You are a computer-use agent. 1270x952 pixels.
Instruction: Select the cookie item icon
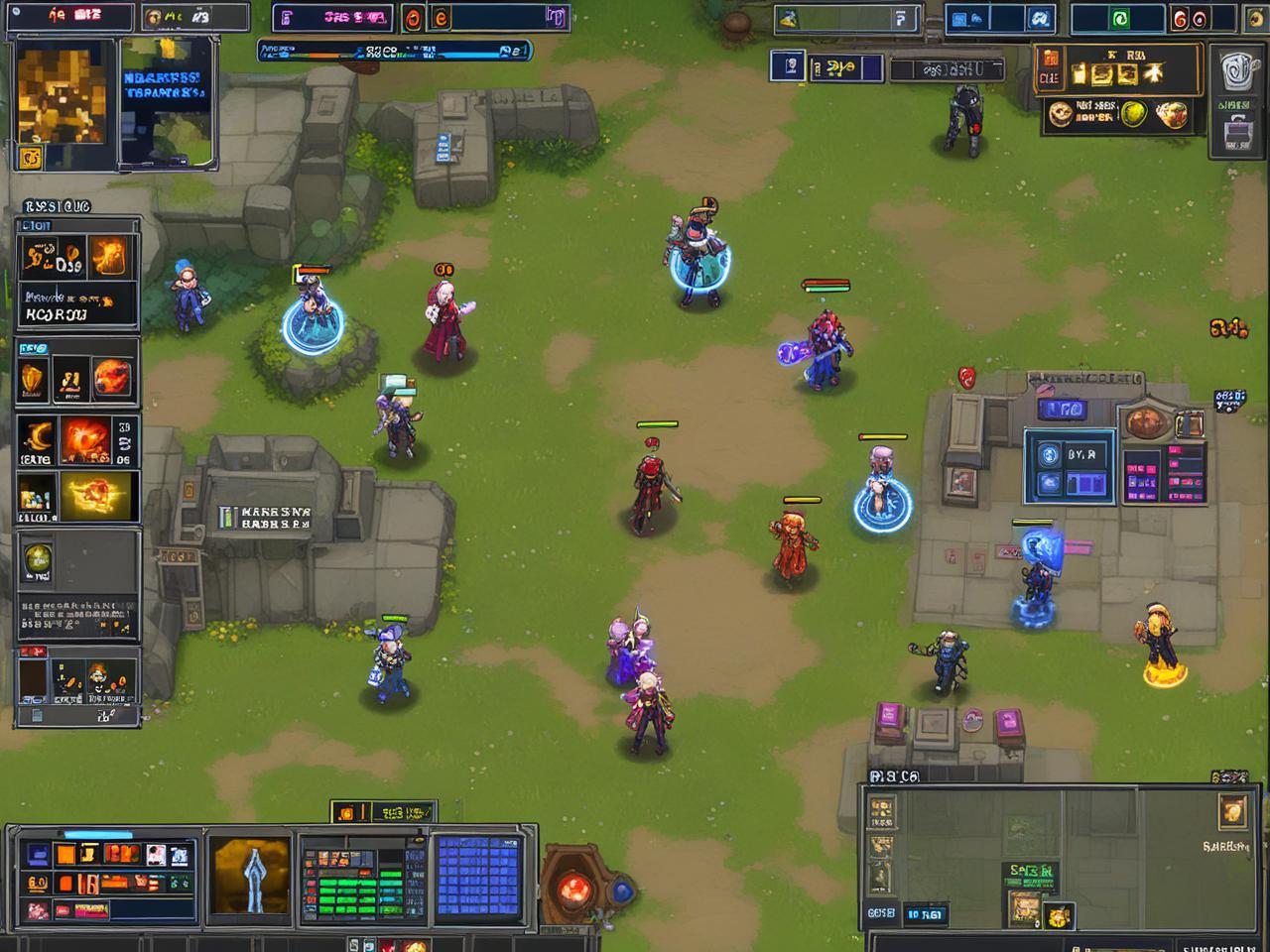click(x=1060, y=114)
